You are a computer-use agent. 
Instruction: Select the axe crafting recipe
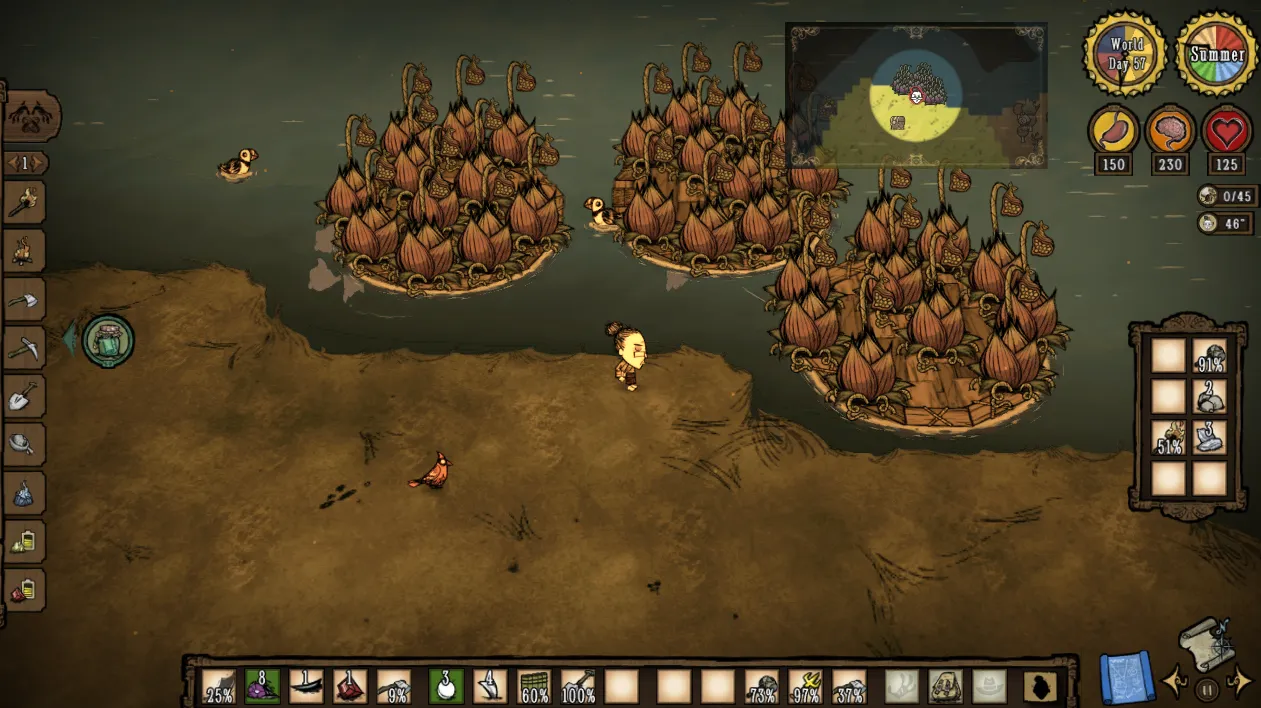tap(24, 298)
